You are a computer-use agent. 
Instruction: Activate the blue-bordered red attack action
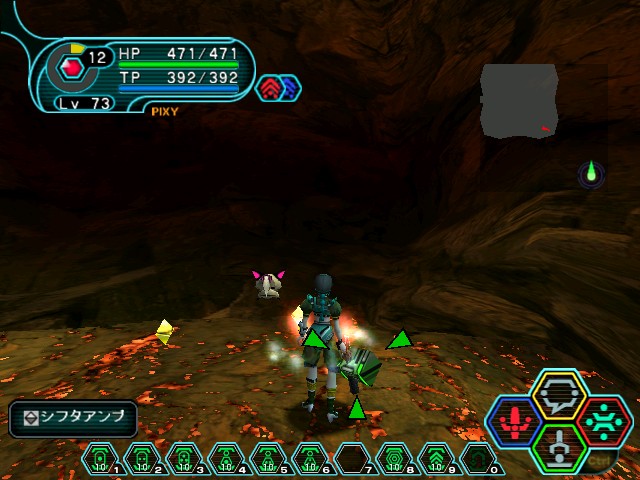tap(515, 420)
